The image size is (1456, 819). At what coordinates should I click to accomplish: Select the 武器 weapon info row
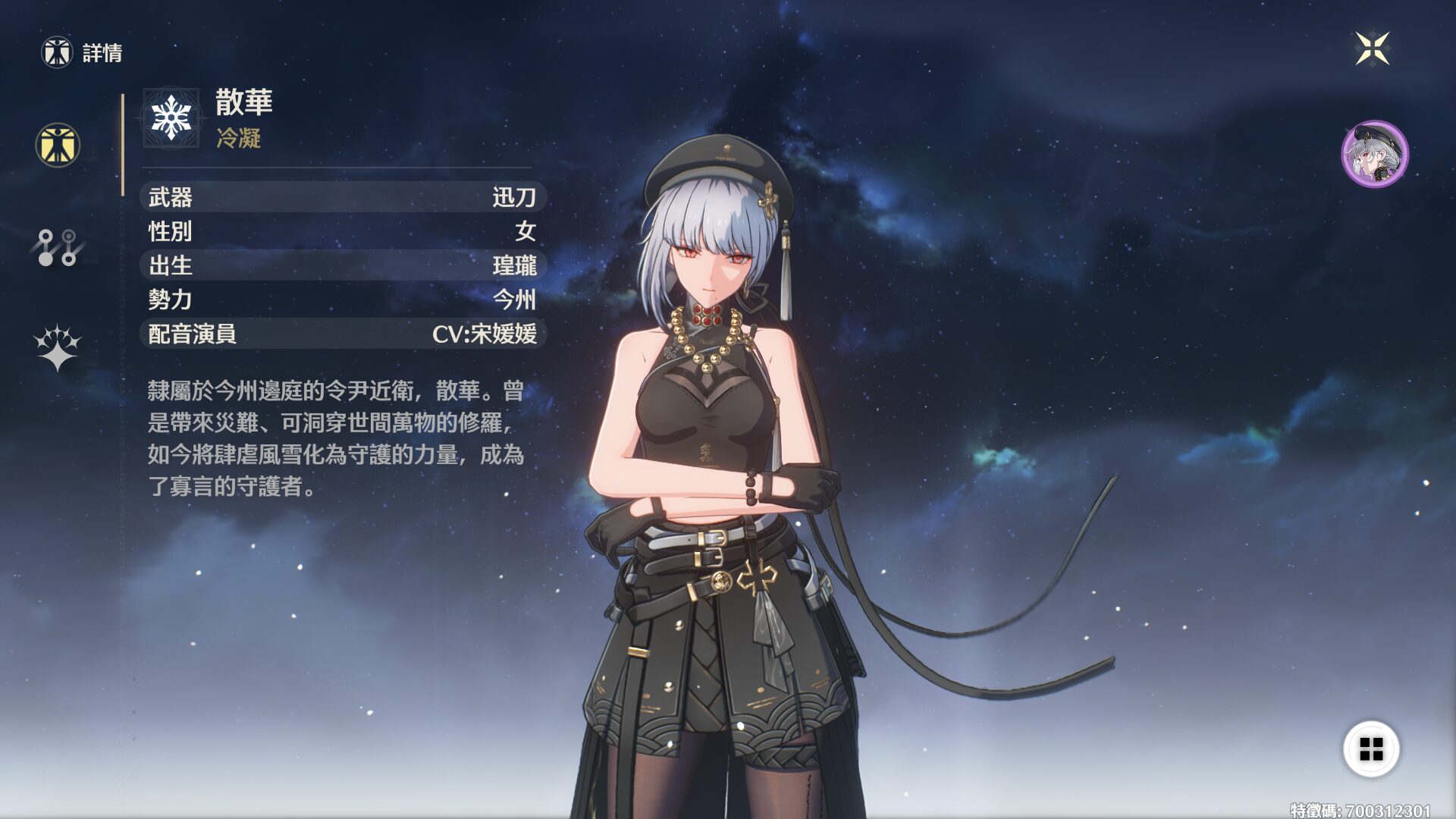(x=343, y=197)
